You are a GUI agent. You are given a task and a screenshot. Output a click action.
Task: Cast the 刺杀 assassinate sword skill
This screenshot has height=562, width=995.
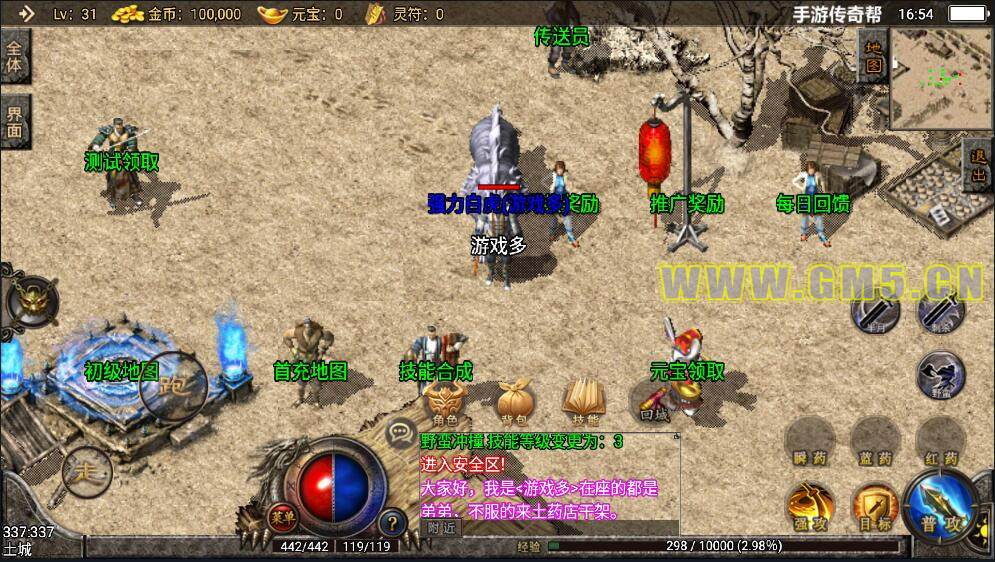(x=938, y=311)
